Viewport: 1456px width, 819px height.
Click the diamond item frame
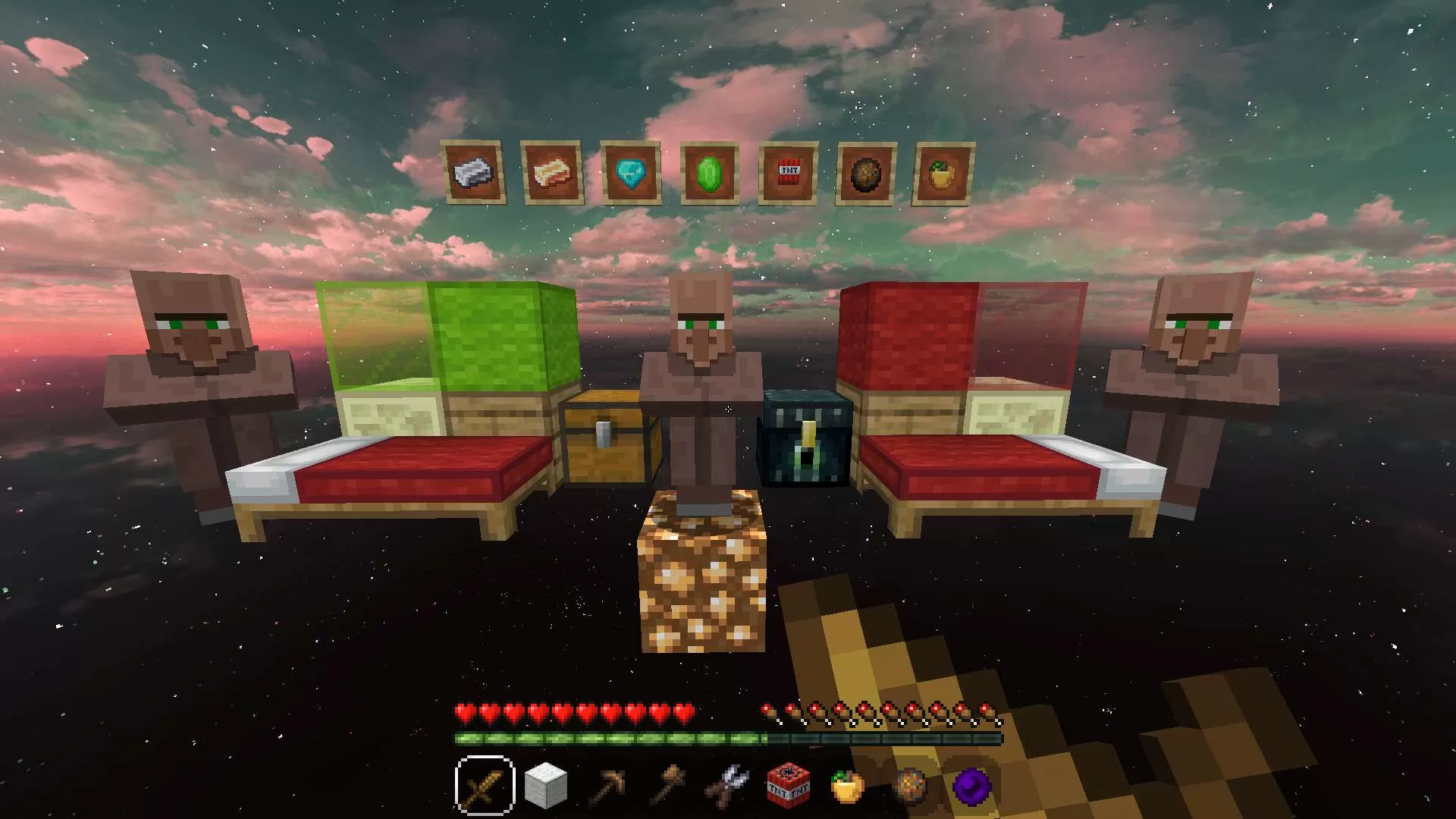tap(630, 173)
